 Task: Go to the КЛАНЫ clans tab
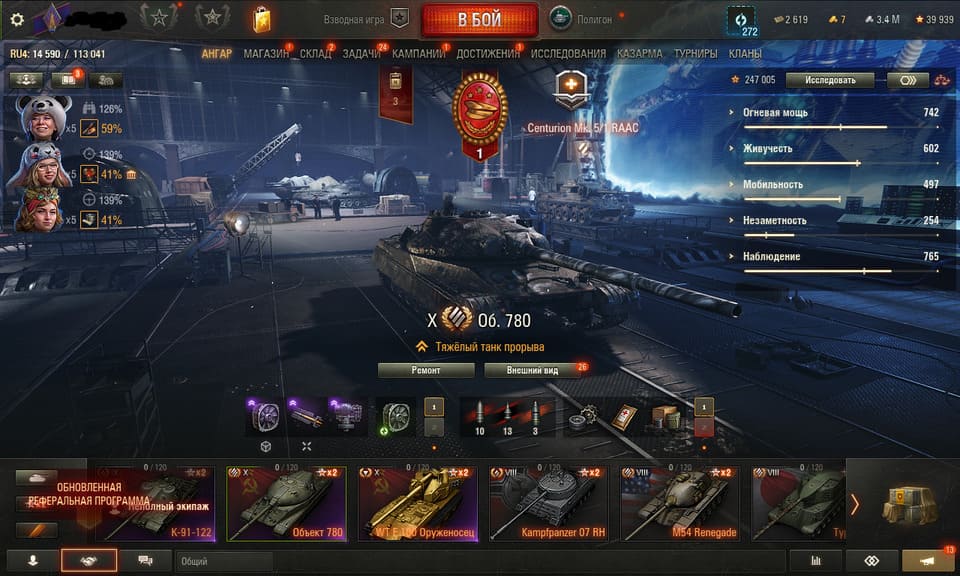[745, 53]
